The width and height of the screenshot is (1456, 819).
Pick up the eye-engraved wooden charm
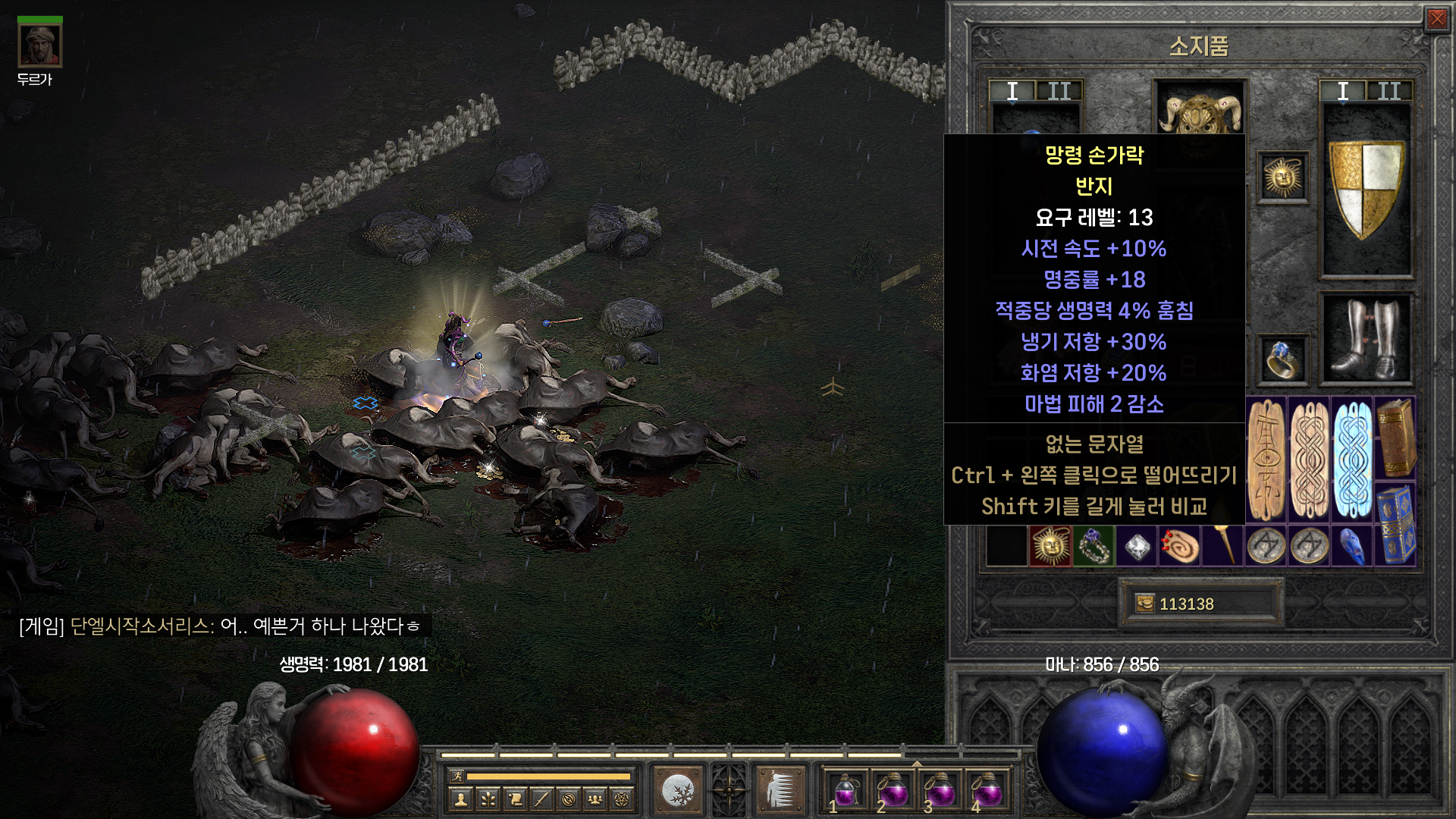[1266, 460]
